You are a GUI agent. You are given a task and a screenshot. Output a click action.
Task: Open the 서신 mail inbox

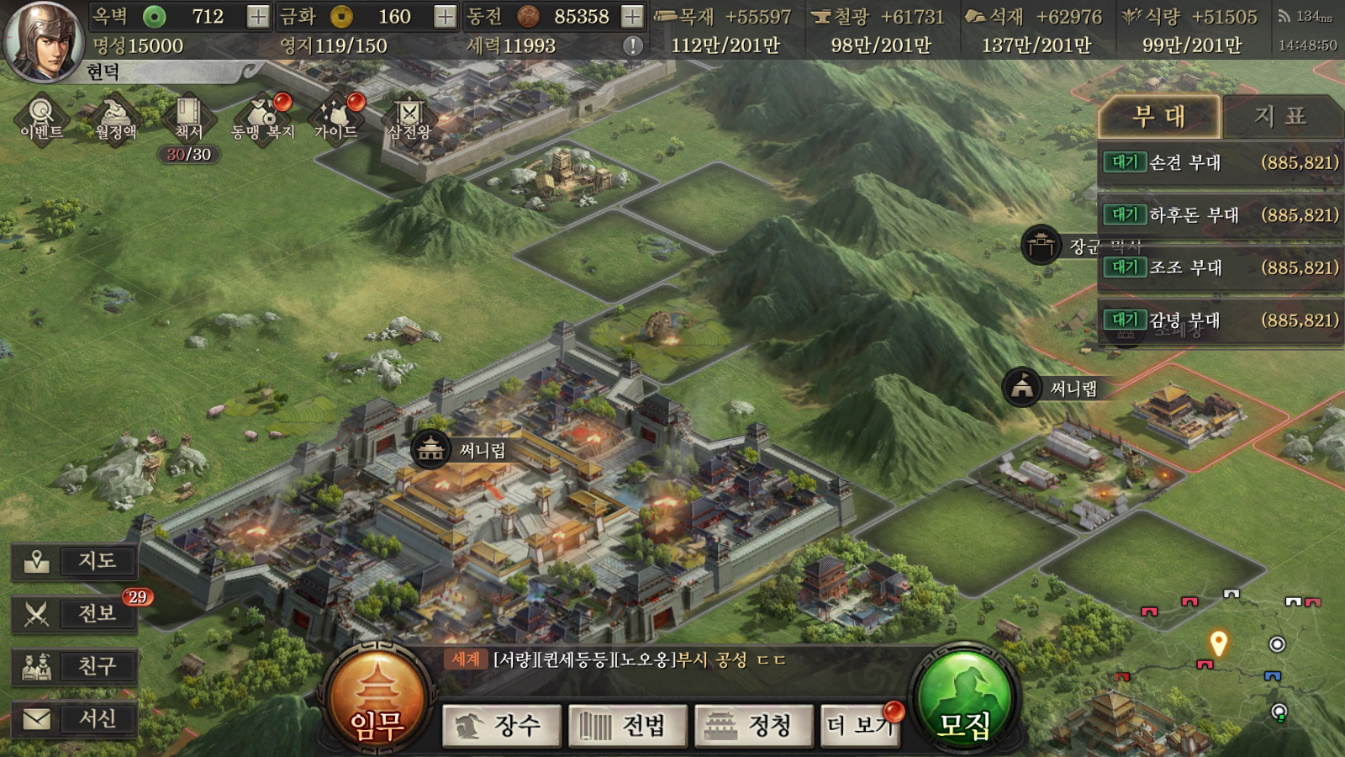75,718
